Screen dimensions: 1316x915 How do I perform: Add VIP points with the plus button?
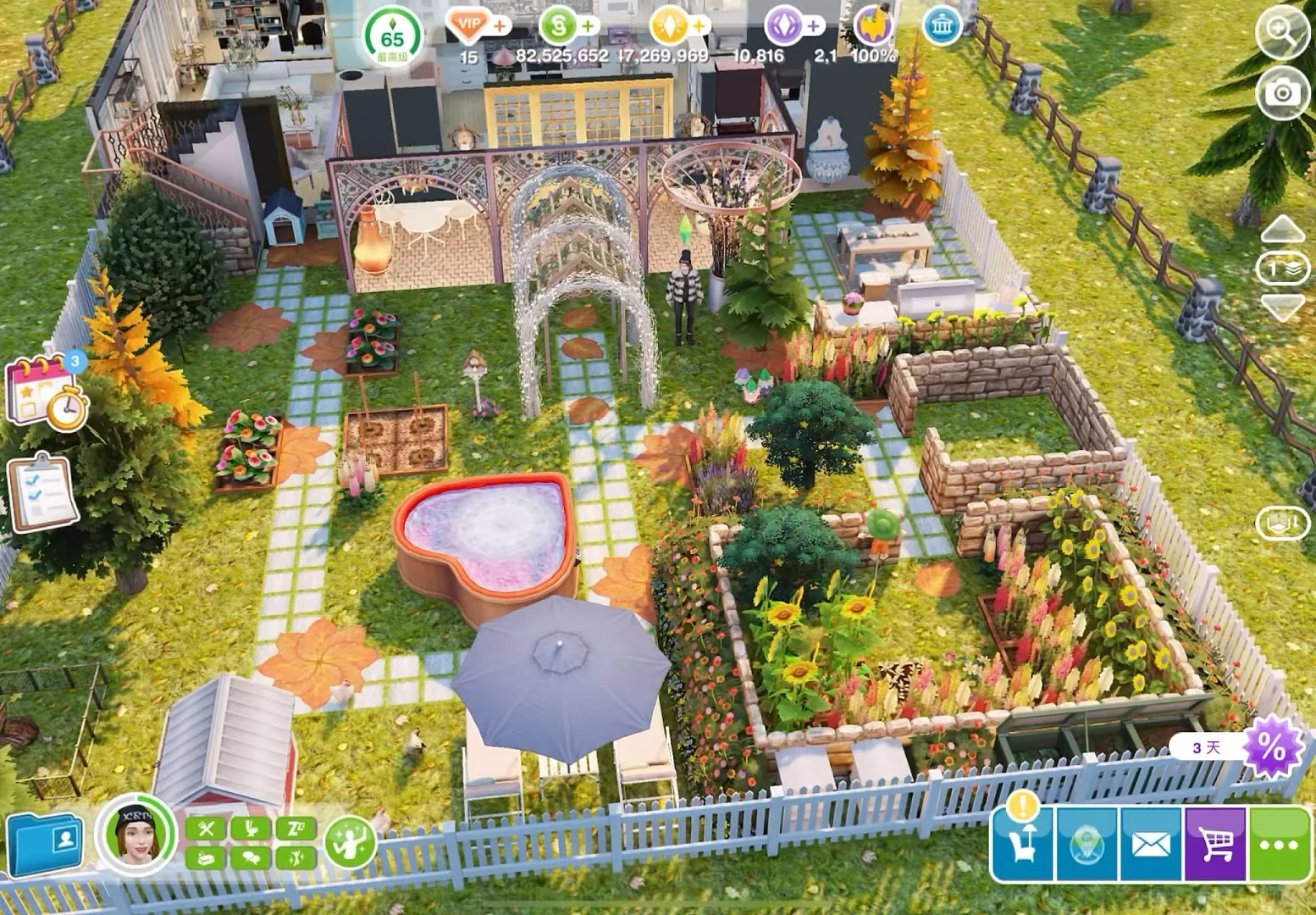click(500, 26)
